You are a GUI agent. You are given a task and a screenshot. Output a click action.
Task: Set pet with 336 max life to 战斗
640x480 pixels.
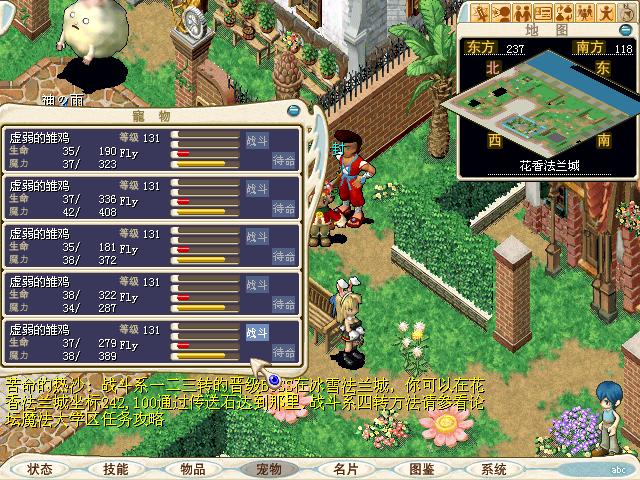tap(256, 187)
